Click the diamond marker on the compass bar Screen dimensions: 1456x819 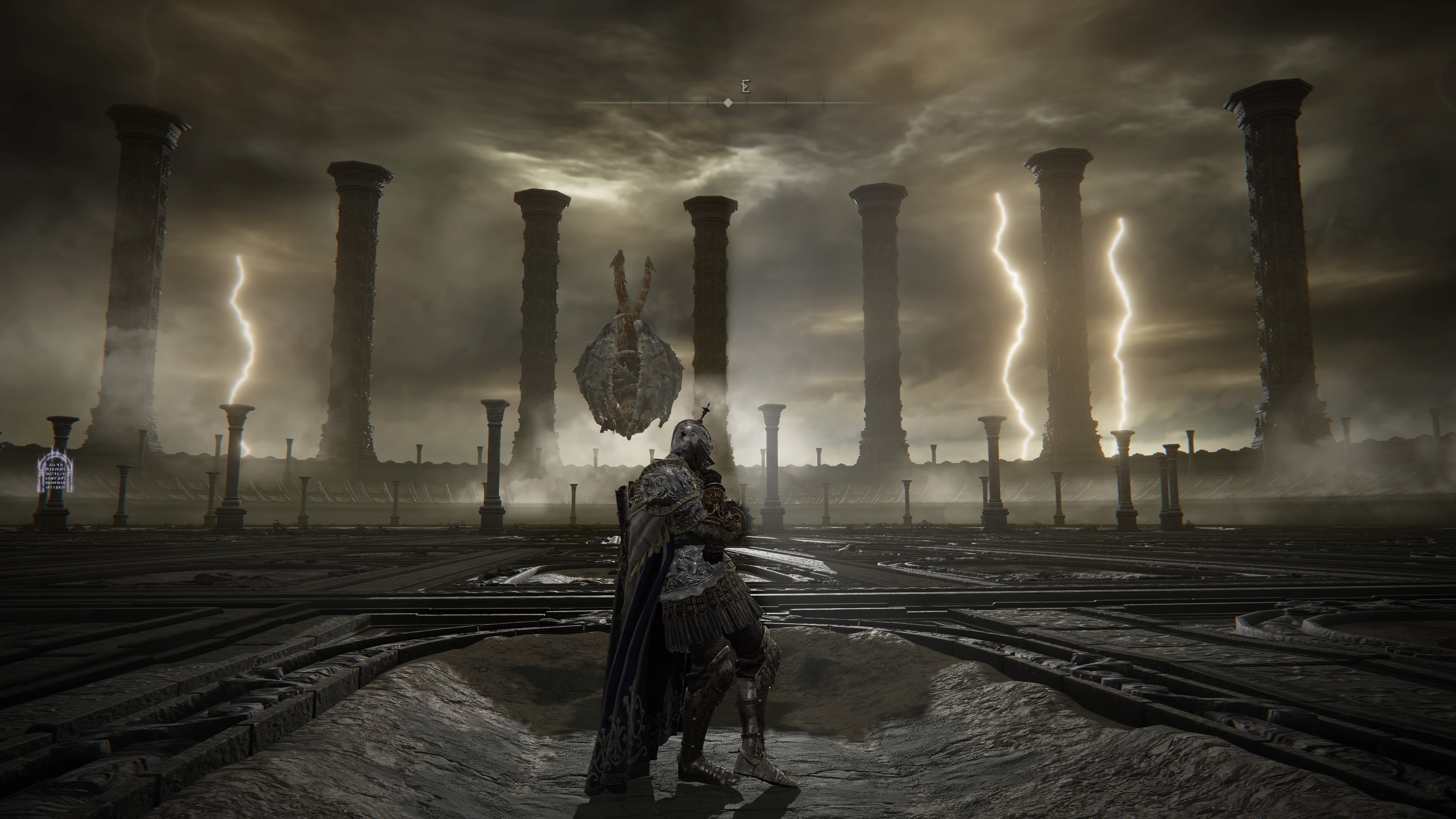tap(728, 103)
